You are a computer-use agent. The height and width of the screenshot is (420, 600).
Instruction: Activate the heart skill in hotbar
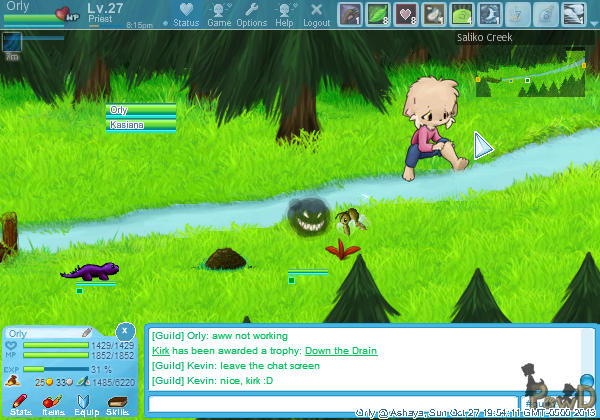(x=406, y=14)
